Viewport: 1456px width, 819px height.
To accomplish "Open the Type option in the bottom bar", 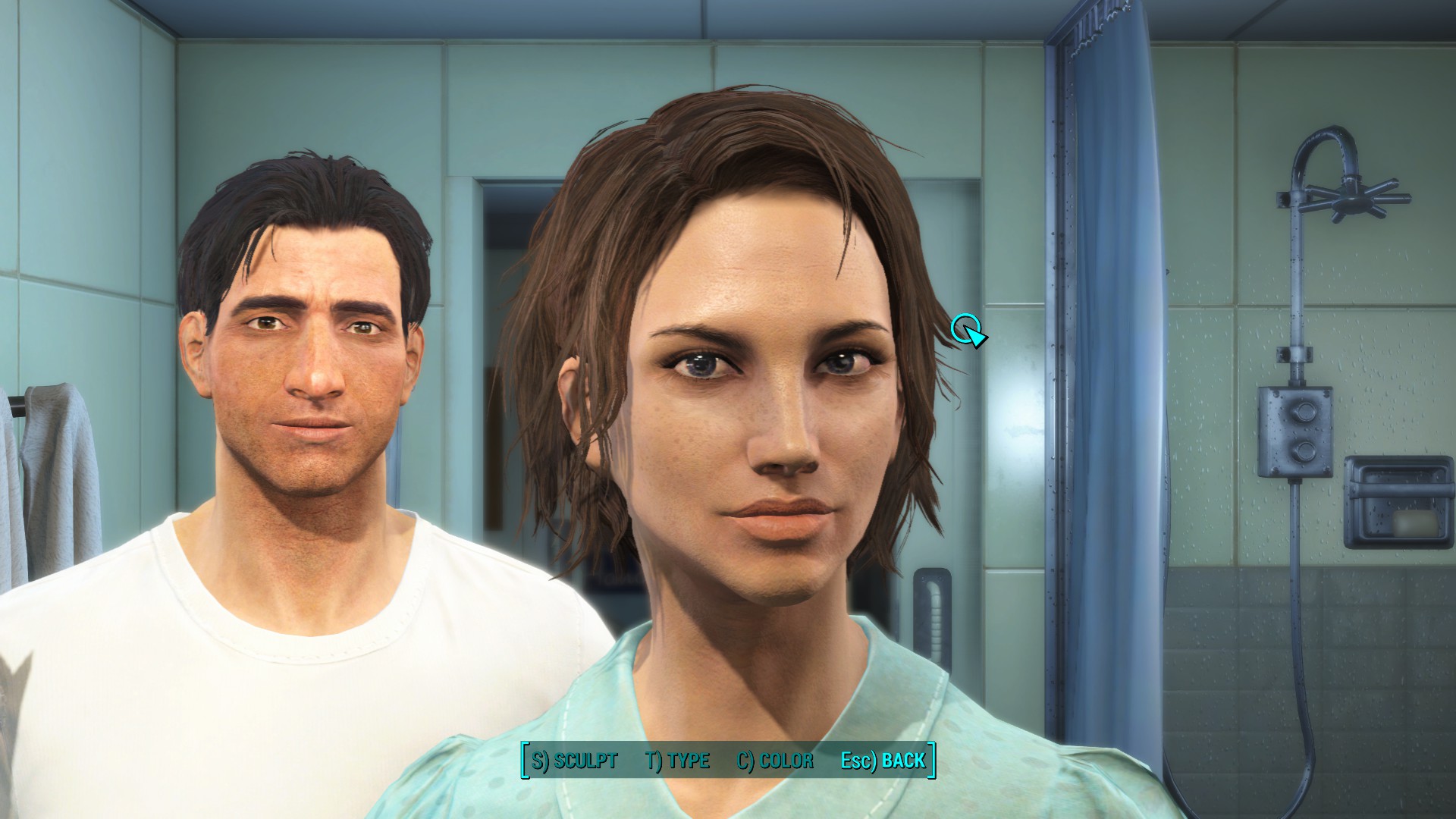I will pos(676,761).
